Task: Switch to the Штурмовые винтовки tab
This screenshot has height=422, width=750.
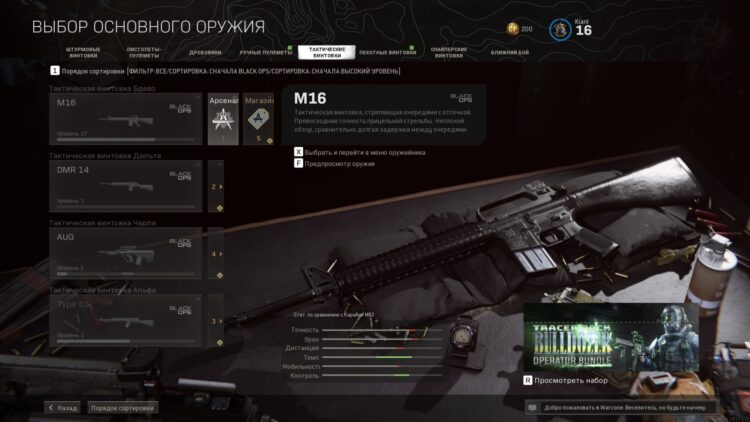Action: 83,51
